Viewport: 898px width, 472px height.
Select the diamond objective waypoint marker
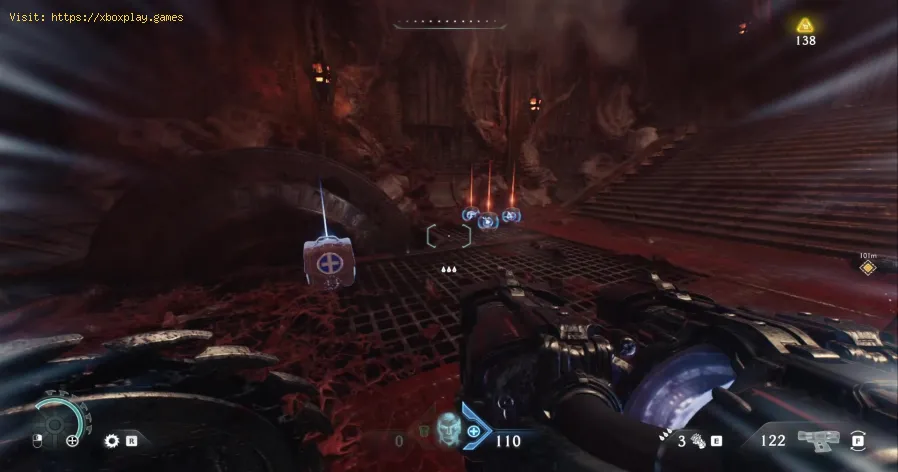[868, 268]
